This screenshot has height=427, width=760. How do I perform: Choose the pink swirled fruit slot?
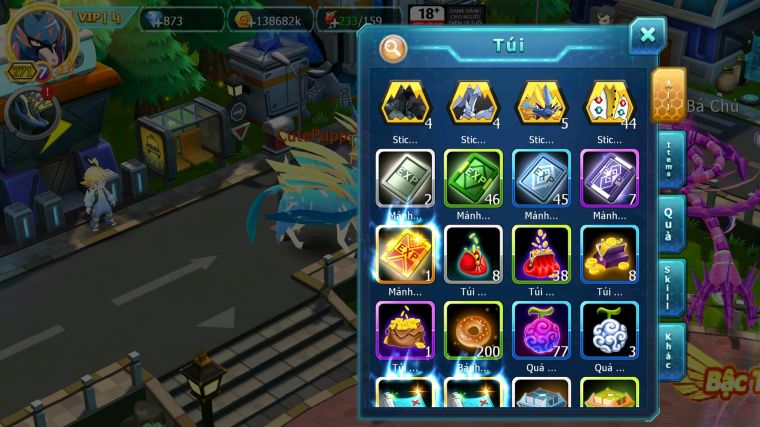click(x=541, y=329)
